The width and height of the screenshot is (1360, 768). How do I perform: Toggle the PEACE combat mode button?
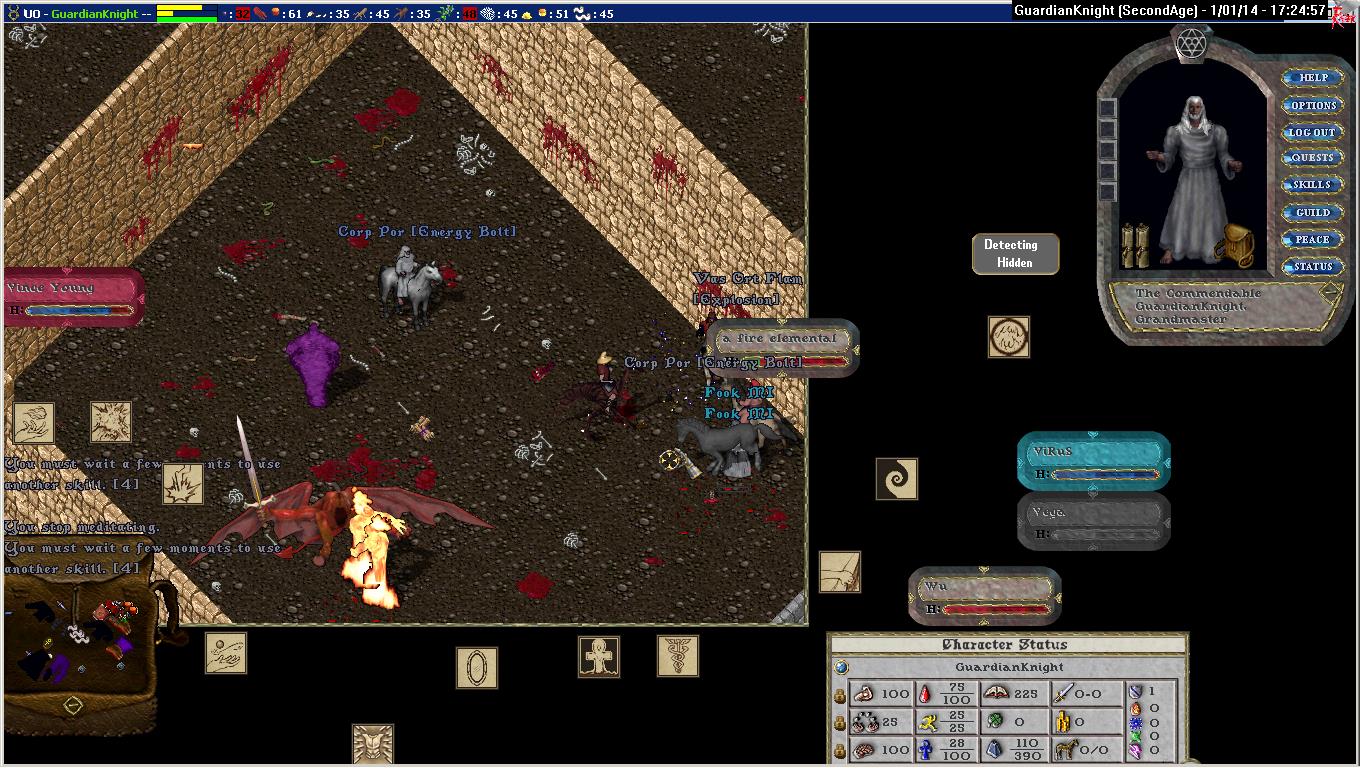(x=1312, y=240)
